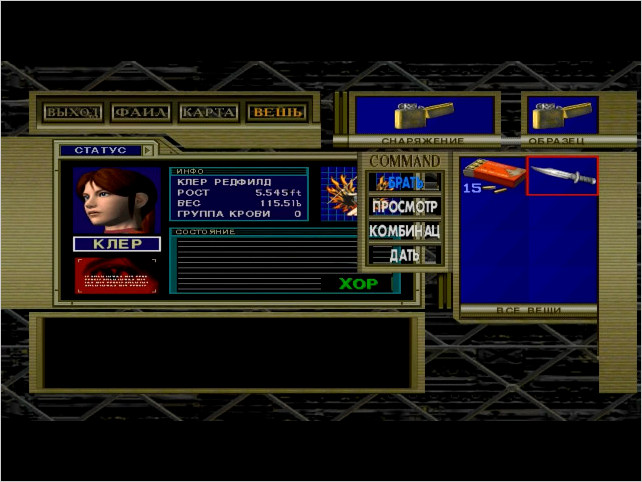642x482 pixels.
Task: Select the handgun bullets box slot
Action: 493,176
